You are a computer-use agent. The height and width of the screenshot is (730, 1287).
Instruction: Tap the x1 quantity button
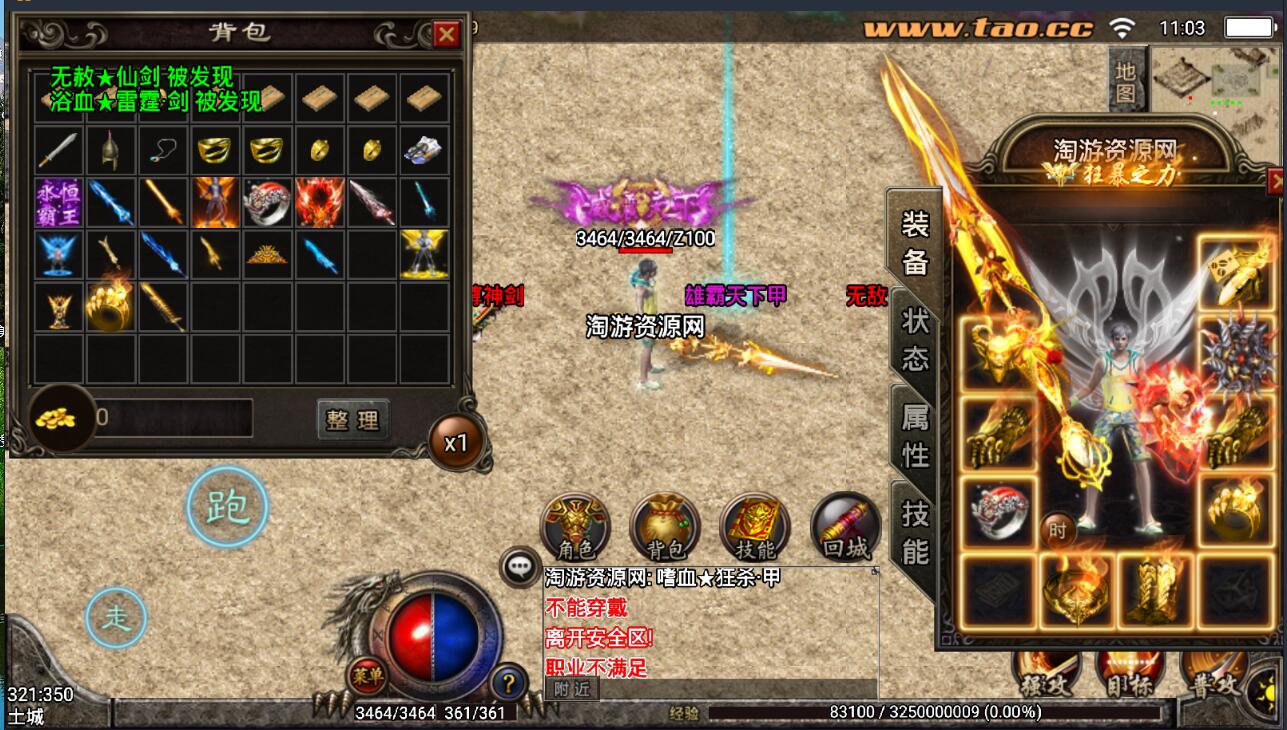[x=456, y=443]
